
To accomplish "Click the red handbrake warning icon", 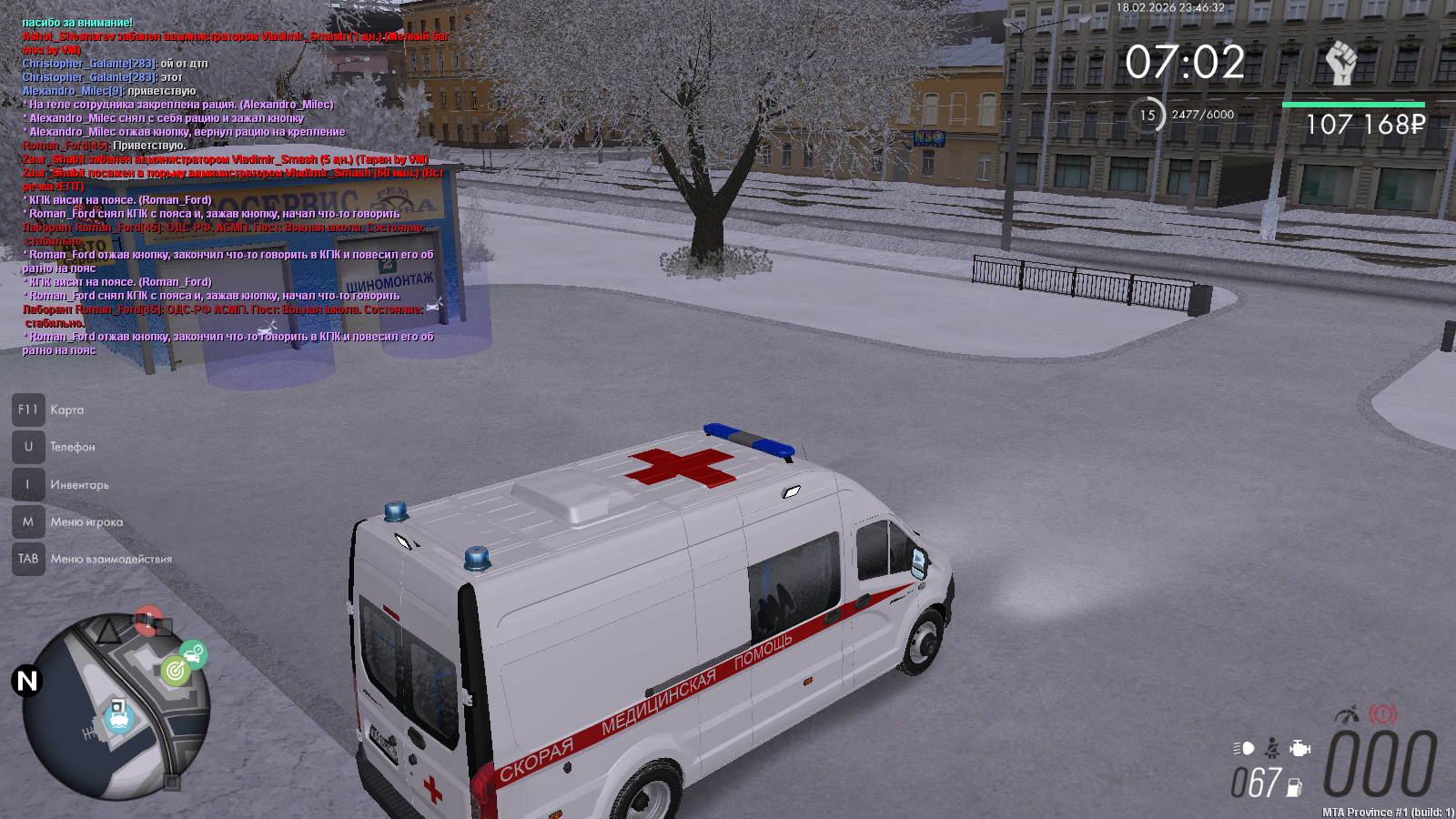I will click(x=1383, y=714).
